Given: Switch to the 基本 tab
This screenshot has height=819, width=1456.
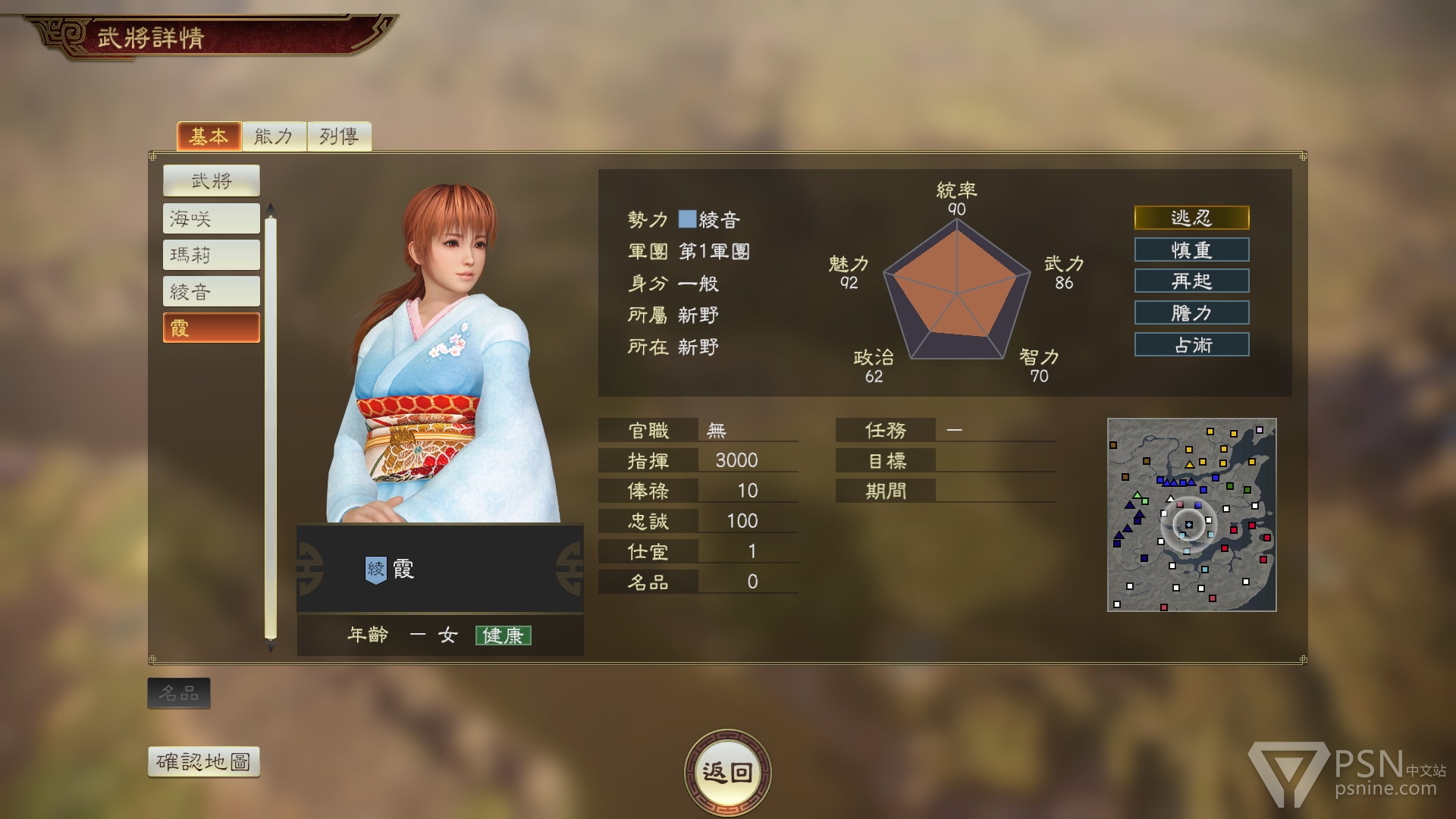Looking at the screenshot, I should [x=209, y=136].
